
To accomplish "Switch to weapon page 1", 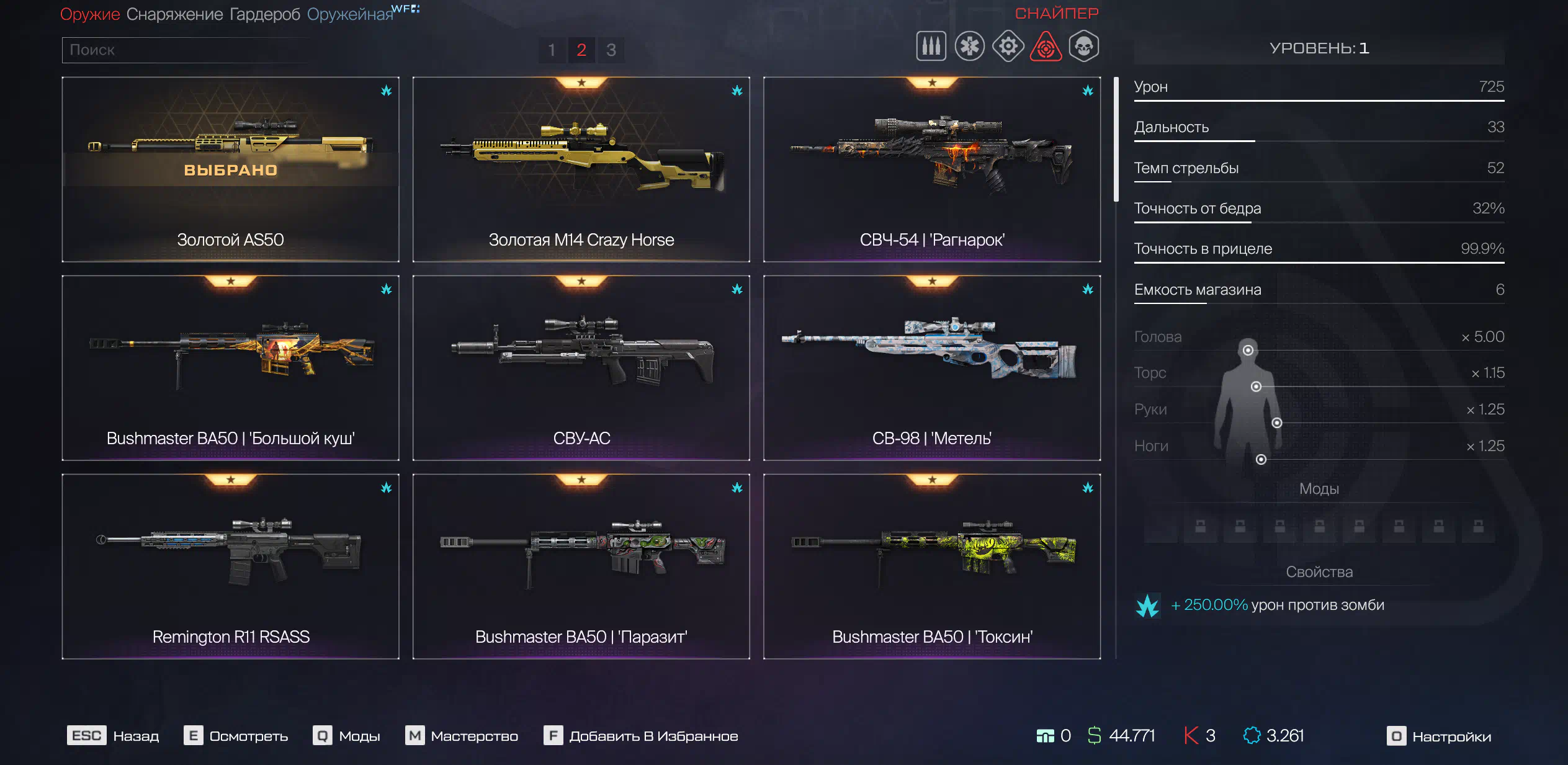I will point(552,50).
